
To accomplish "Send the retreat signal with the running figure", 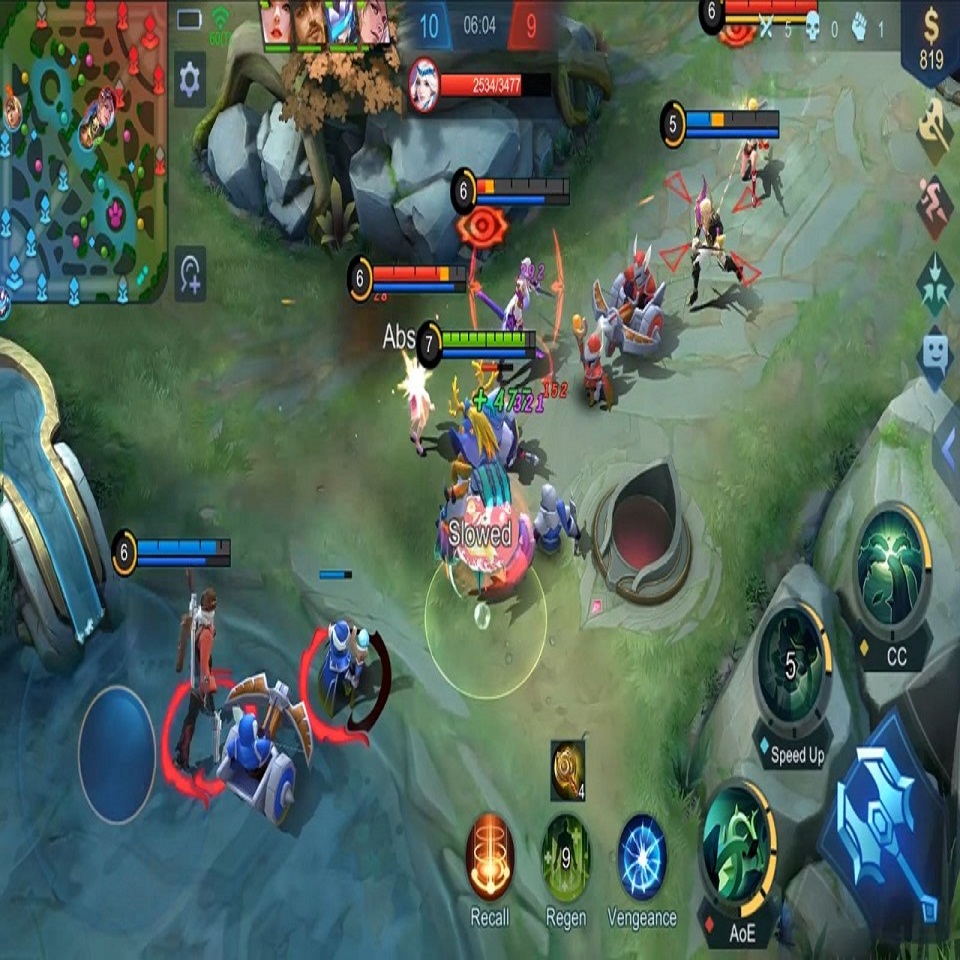I will (x=935, y=207).
